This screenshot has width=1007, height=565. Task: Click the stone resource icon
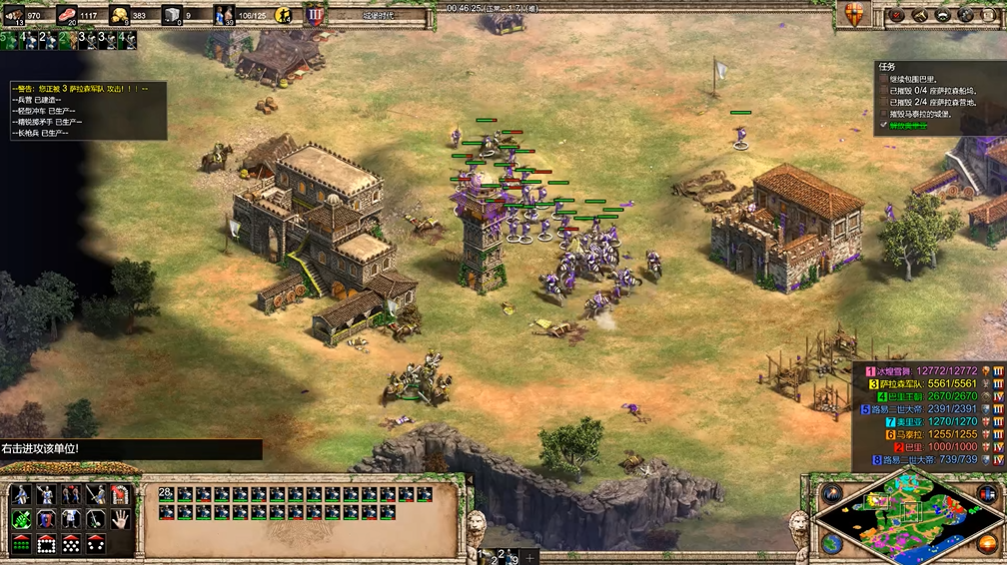pyautogui.click(x=172, y=15)
